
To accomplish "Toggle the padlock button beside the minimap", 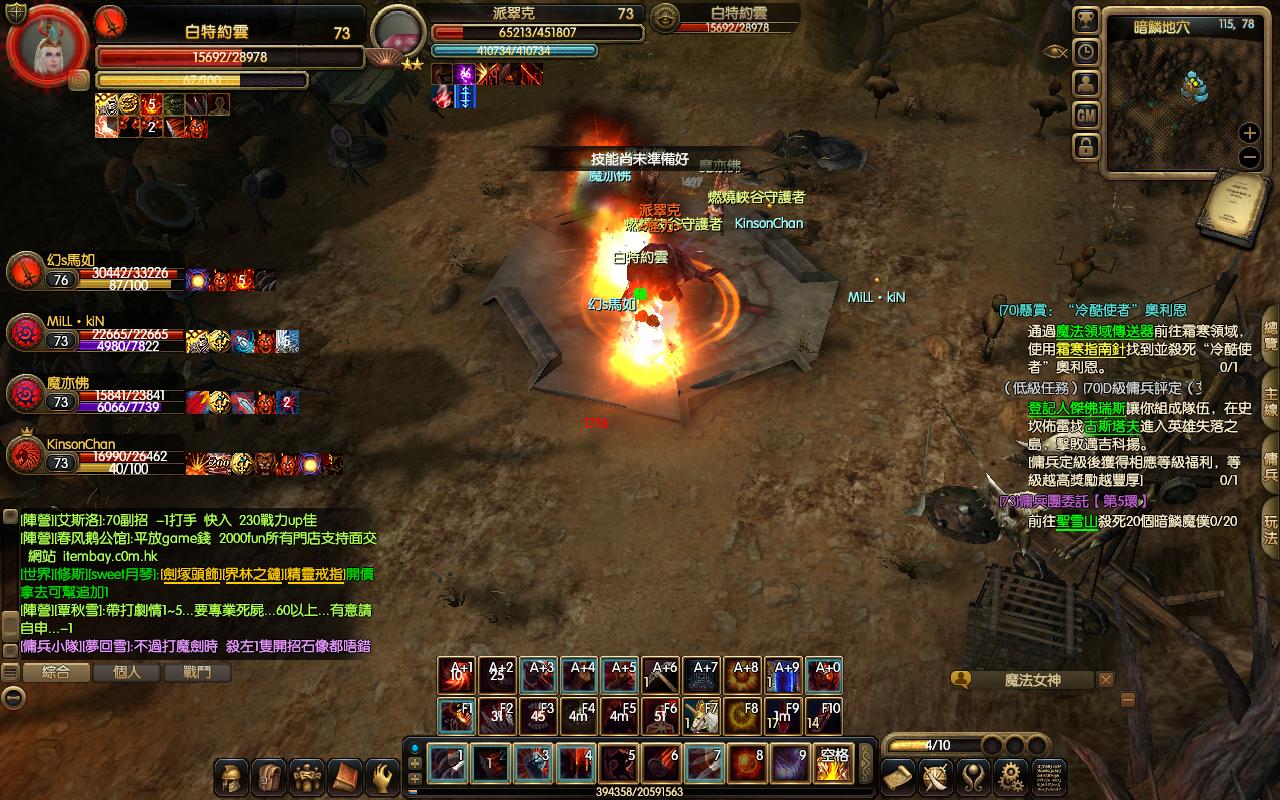I will pos(1086,147).
